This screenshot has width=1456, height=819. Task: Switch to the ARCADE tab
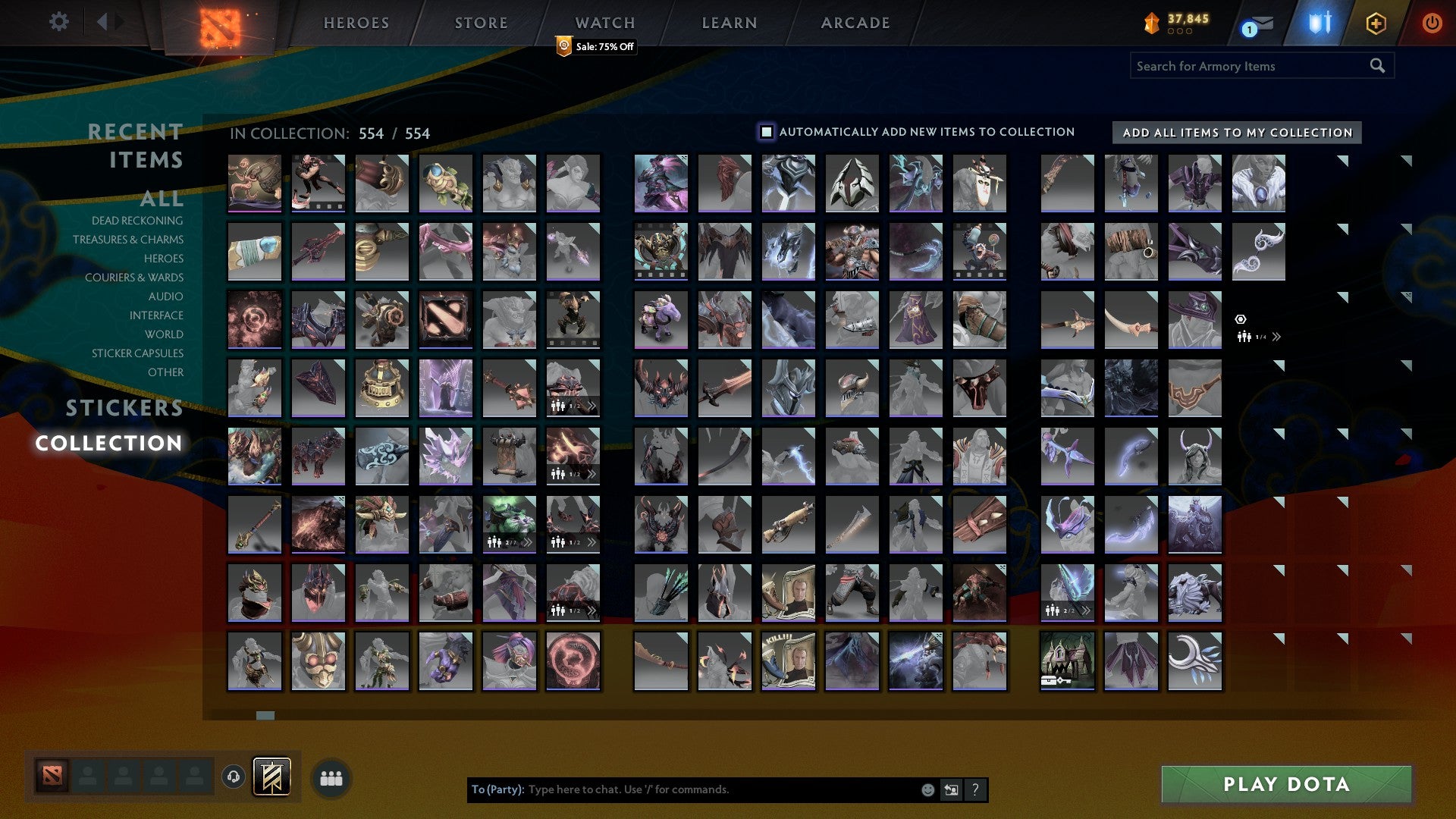point(855,23)
